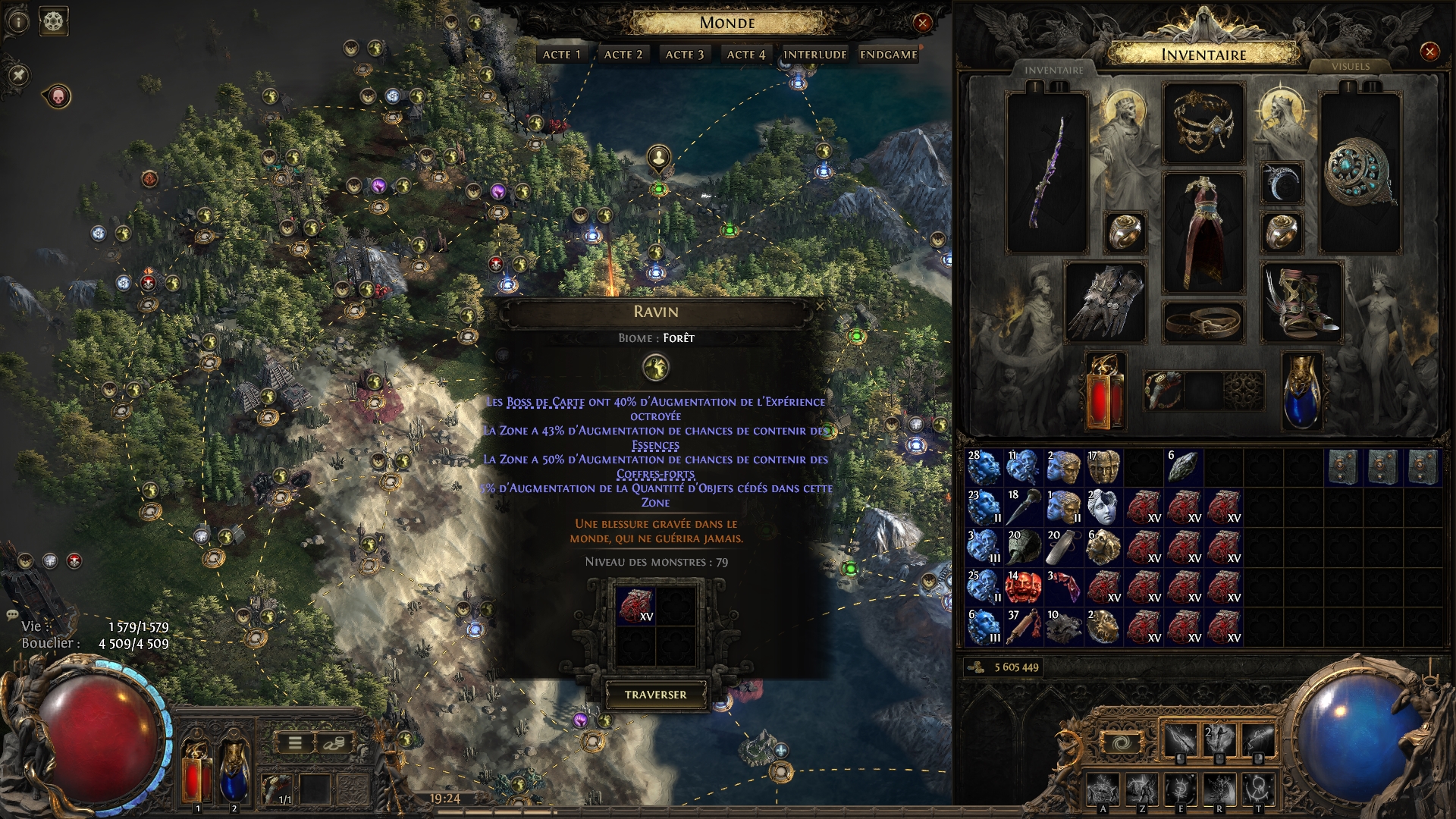1456x819 pixels.
Task: Select the Inventaire sub-tab
Action: [x=1054, y=71]
